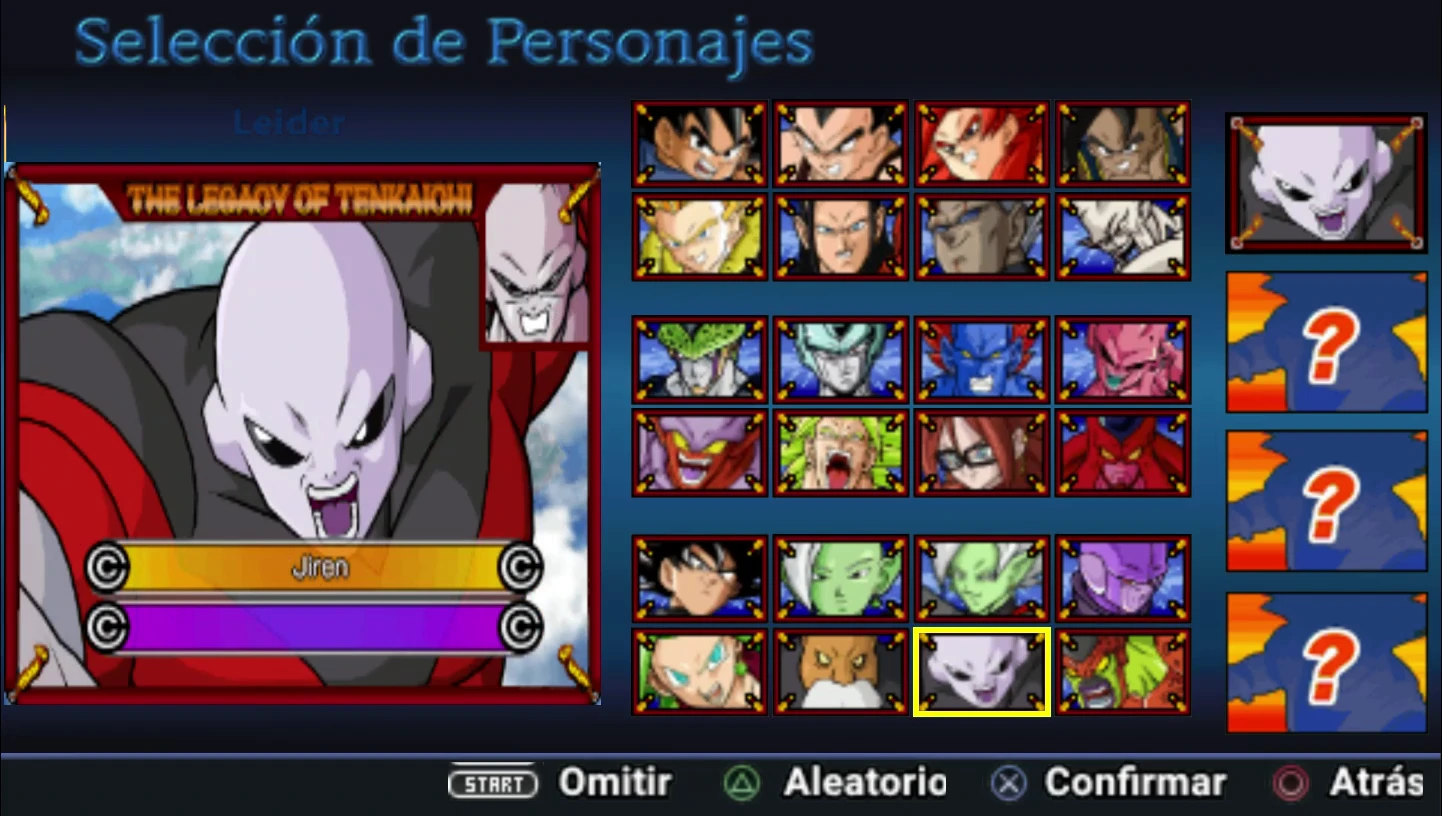Select Goku Black's portrait
This screenshot has width=1442, height=816.
click(x=699, y=577)
